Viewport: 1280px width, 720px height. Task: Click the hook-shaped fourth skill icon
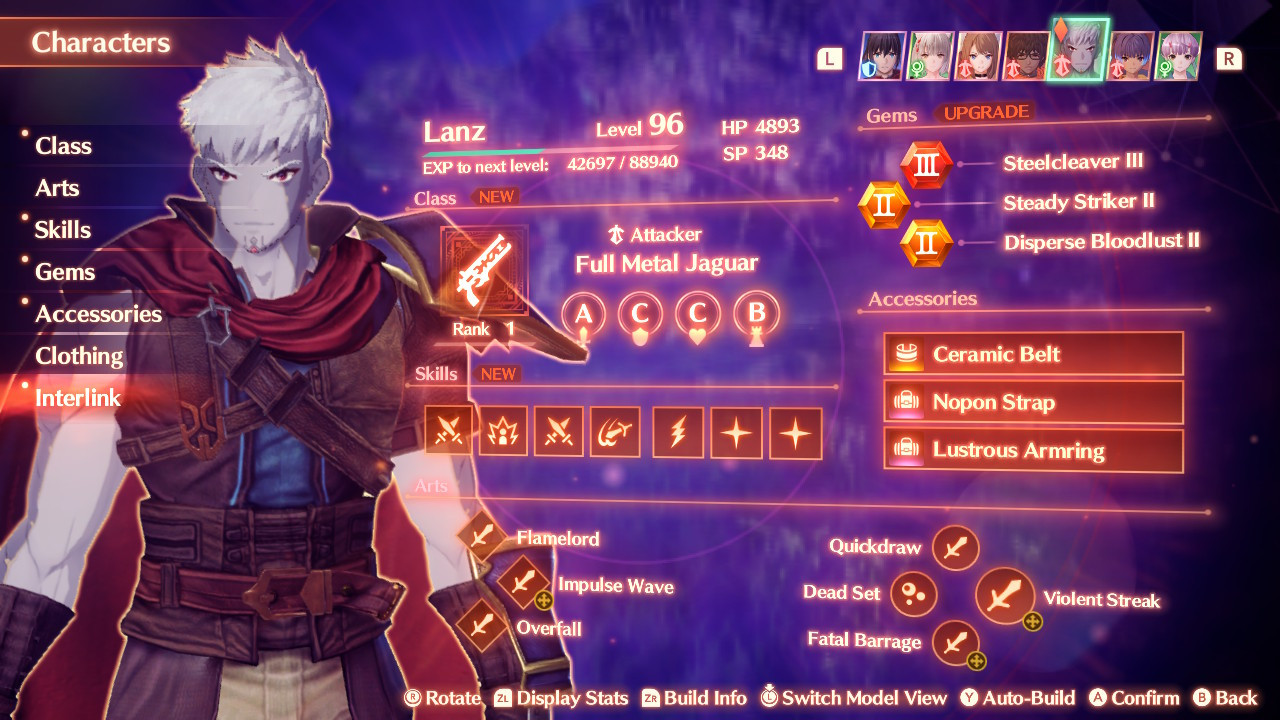pyautogui.click(x=615, y=433)
